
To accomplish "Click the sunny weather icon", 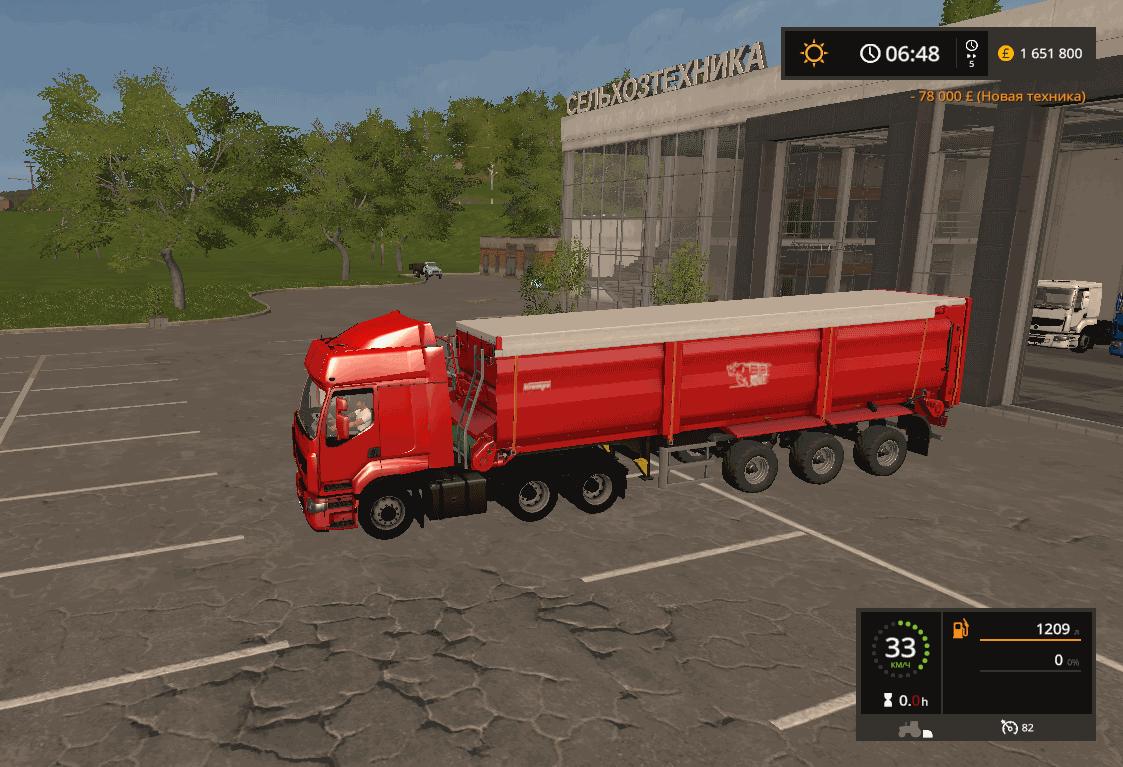I will pos(814,52).
